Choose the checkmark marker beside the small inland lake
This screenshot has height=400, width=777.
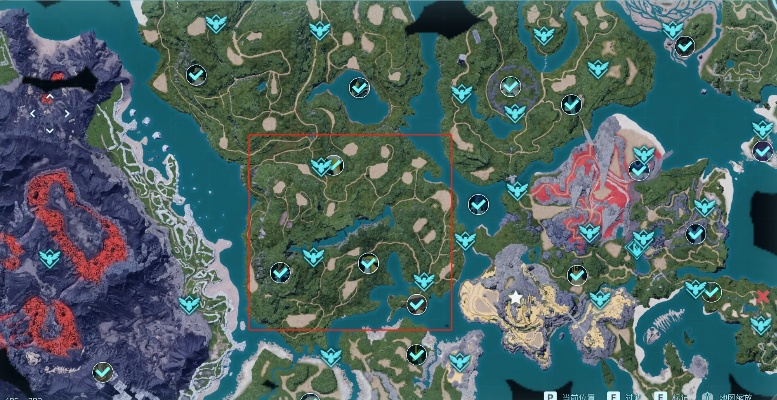coord(359,88)
